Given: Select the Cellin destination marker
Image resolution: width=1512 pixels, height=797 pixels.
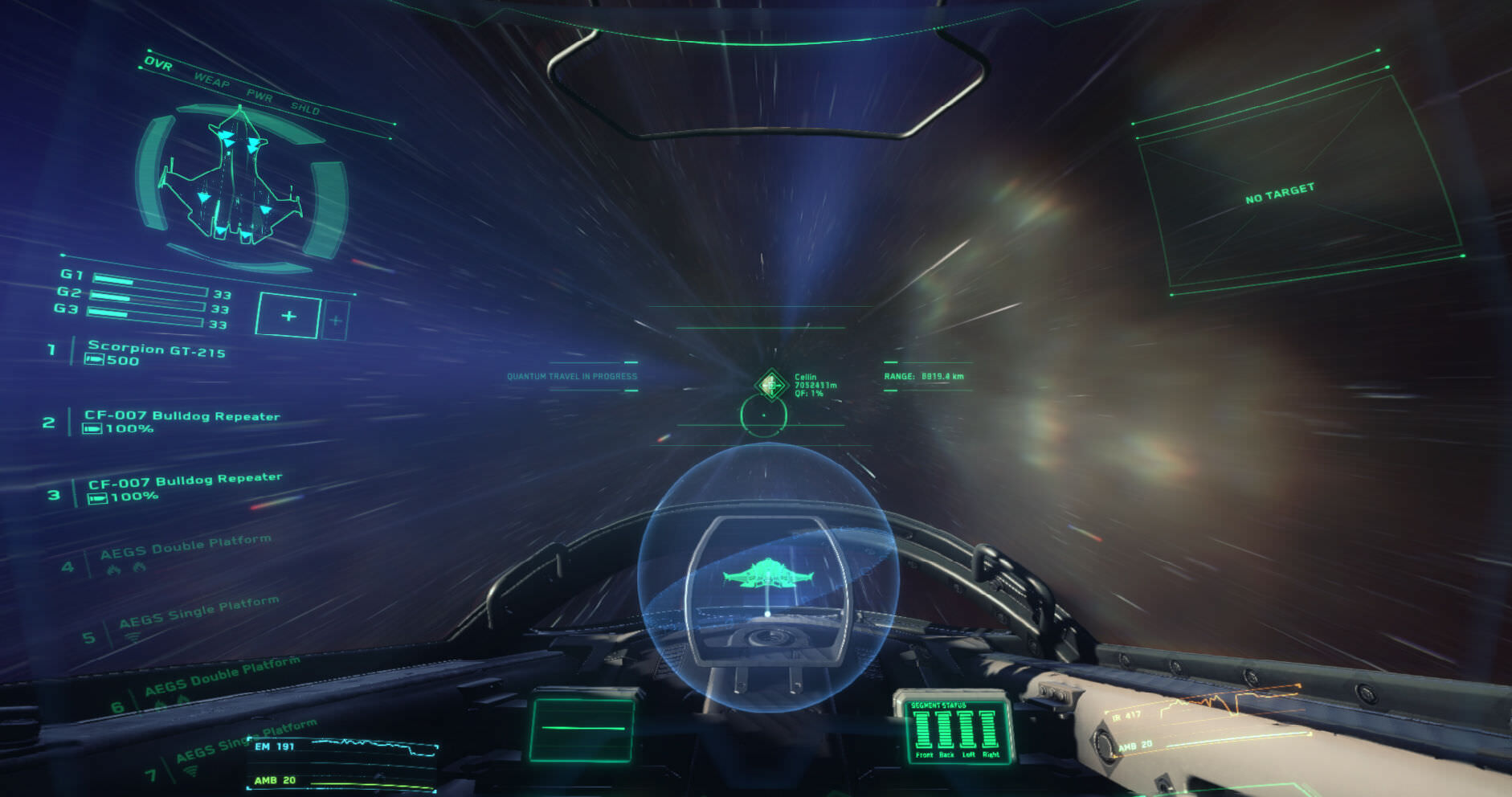Looking at the screenshot, I should [771, 385].
